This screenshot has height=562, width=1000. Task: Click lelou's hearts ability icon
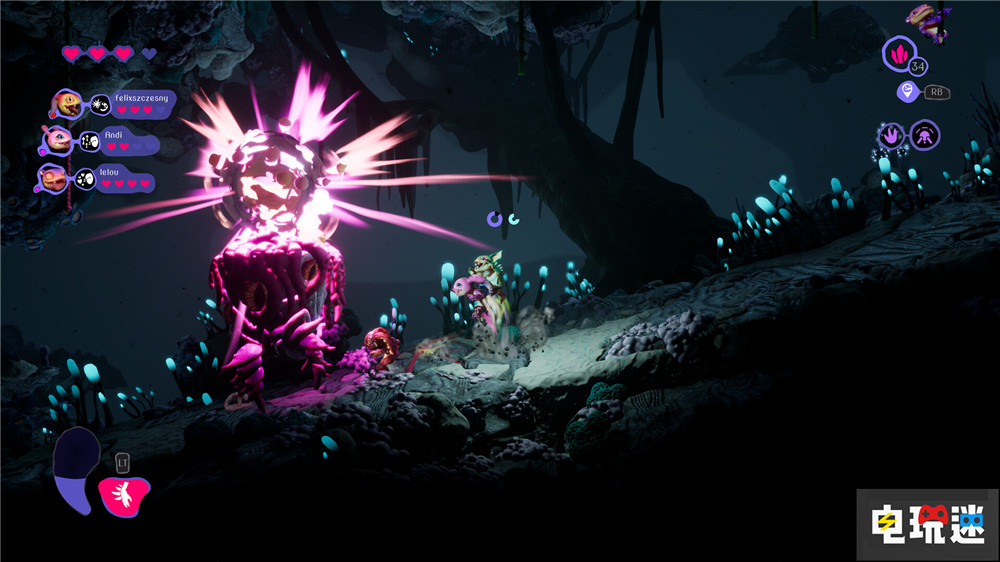click(85, 180)
